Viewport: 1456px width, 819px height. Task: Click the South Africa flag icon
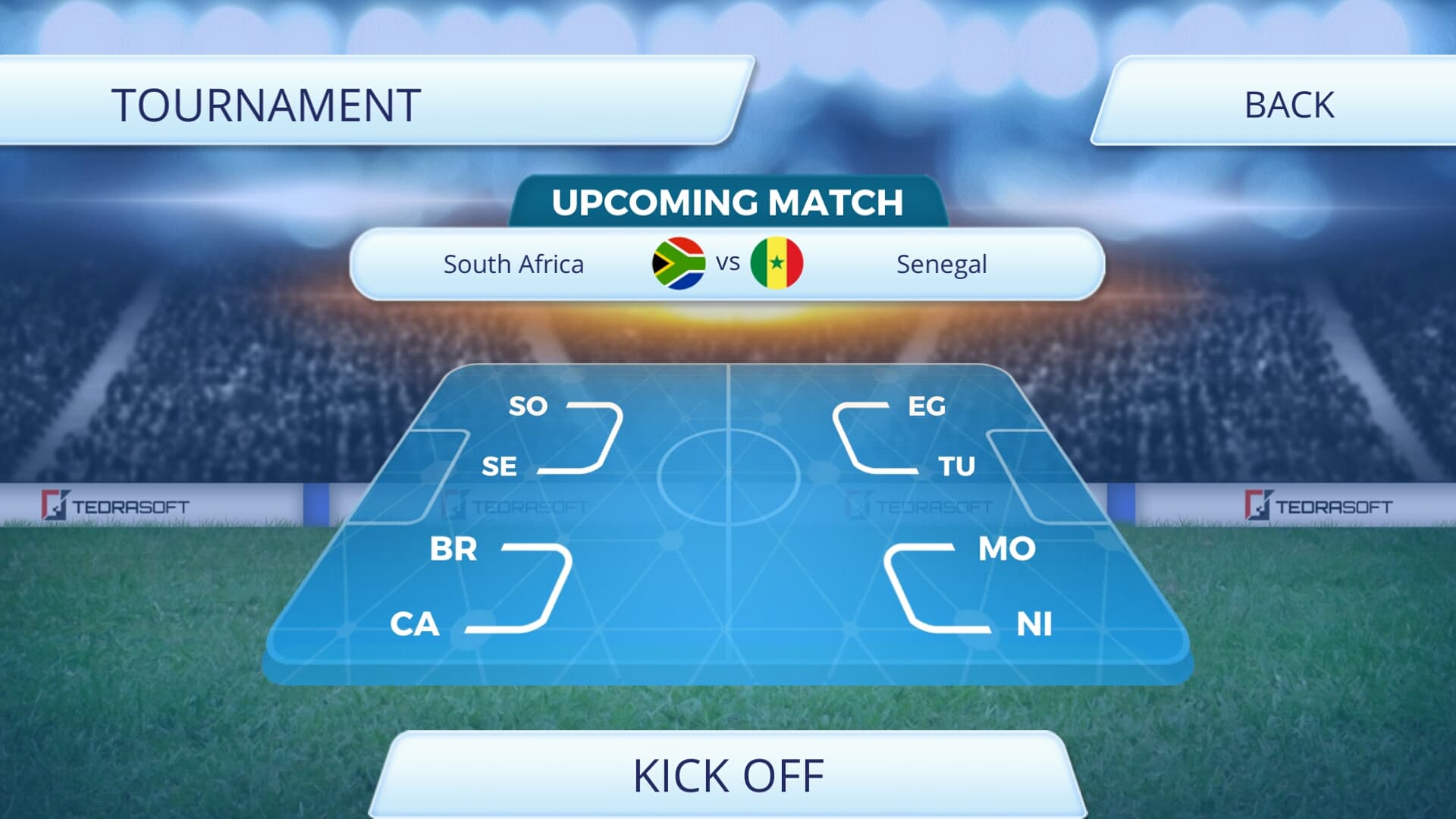[677, 264]
